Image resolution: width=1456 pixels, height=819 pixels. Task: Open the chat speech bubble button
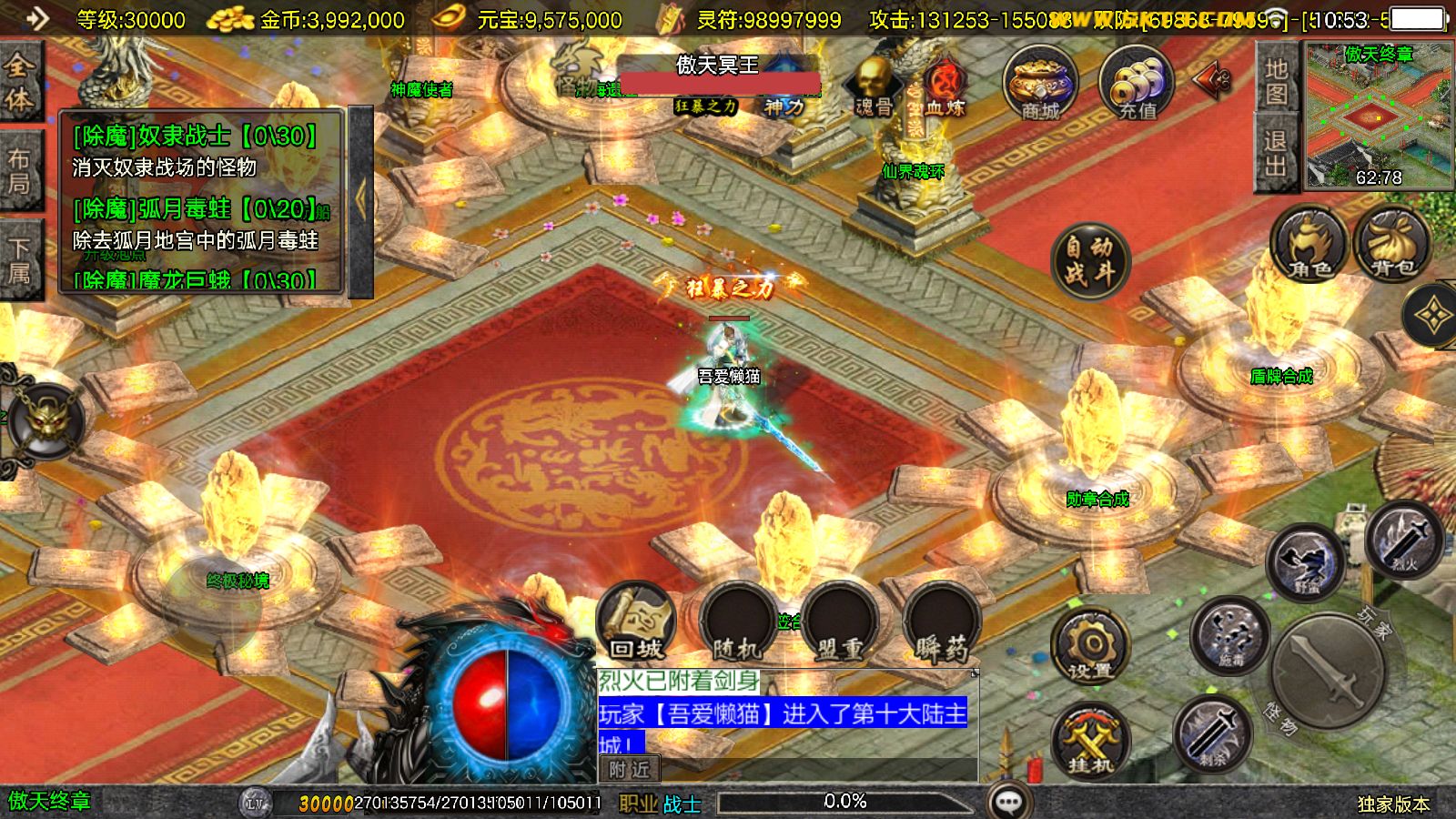1008,802
